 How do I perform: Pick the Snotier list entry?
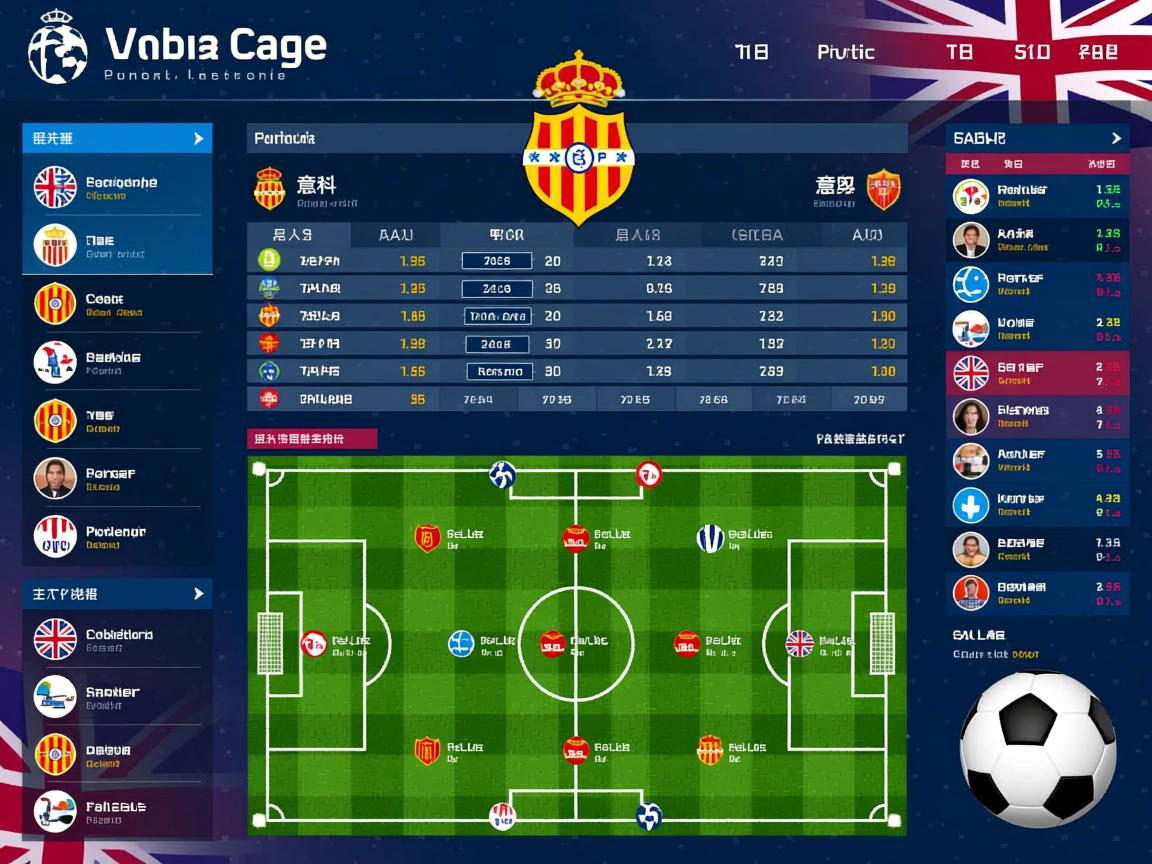(x=116, y=696)
